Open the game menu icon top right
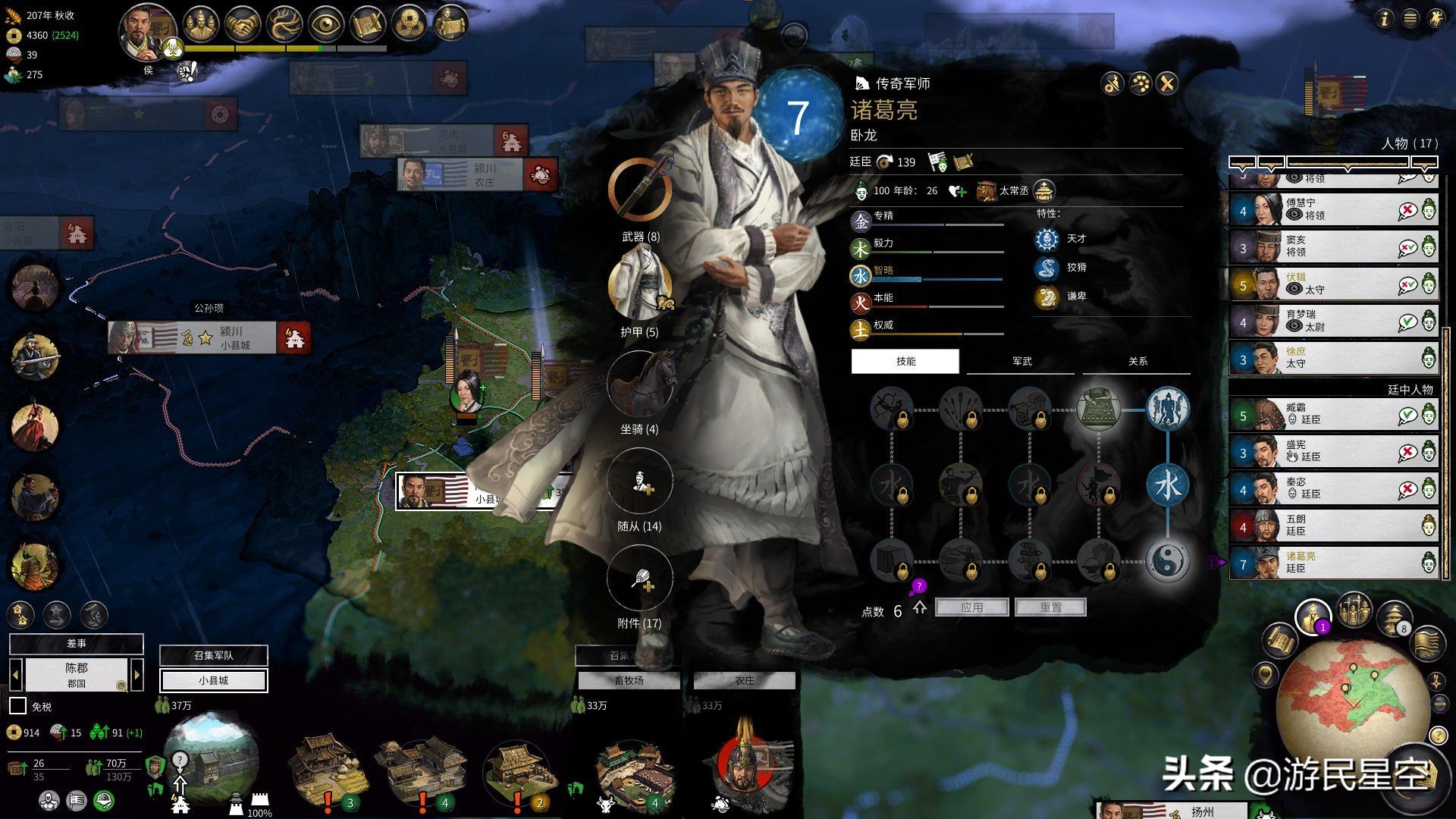Viewport: 1456px width, 819px height. click(1410, 18)
